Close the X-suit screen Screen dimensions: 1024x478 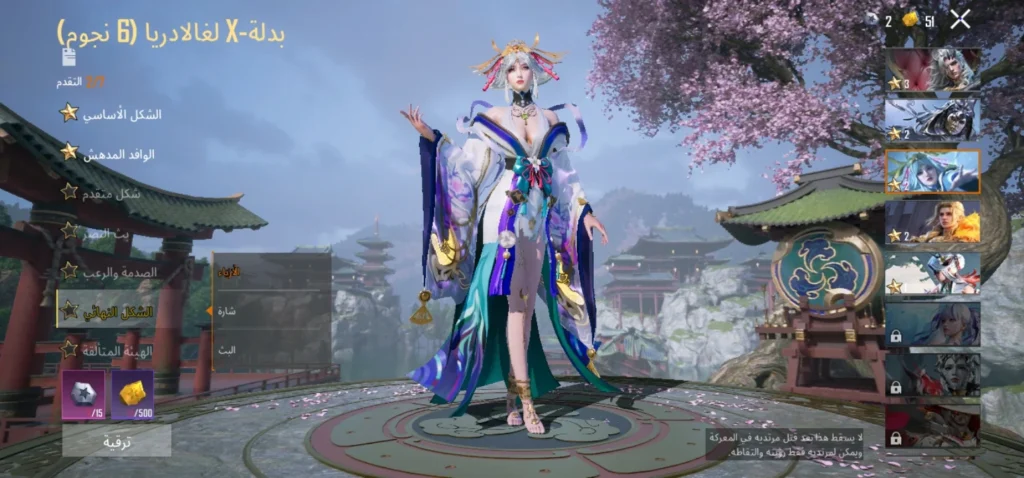(960, 18)
